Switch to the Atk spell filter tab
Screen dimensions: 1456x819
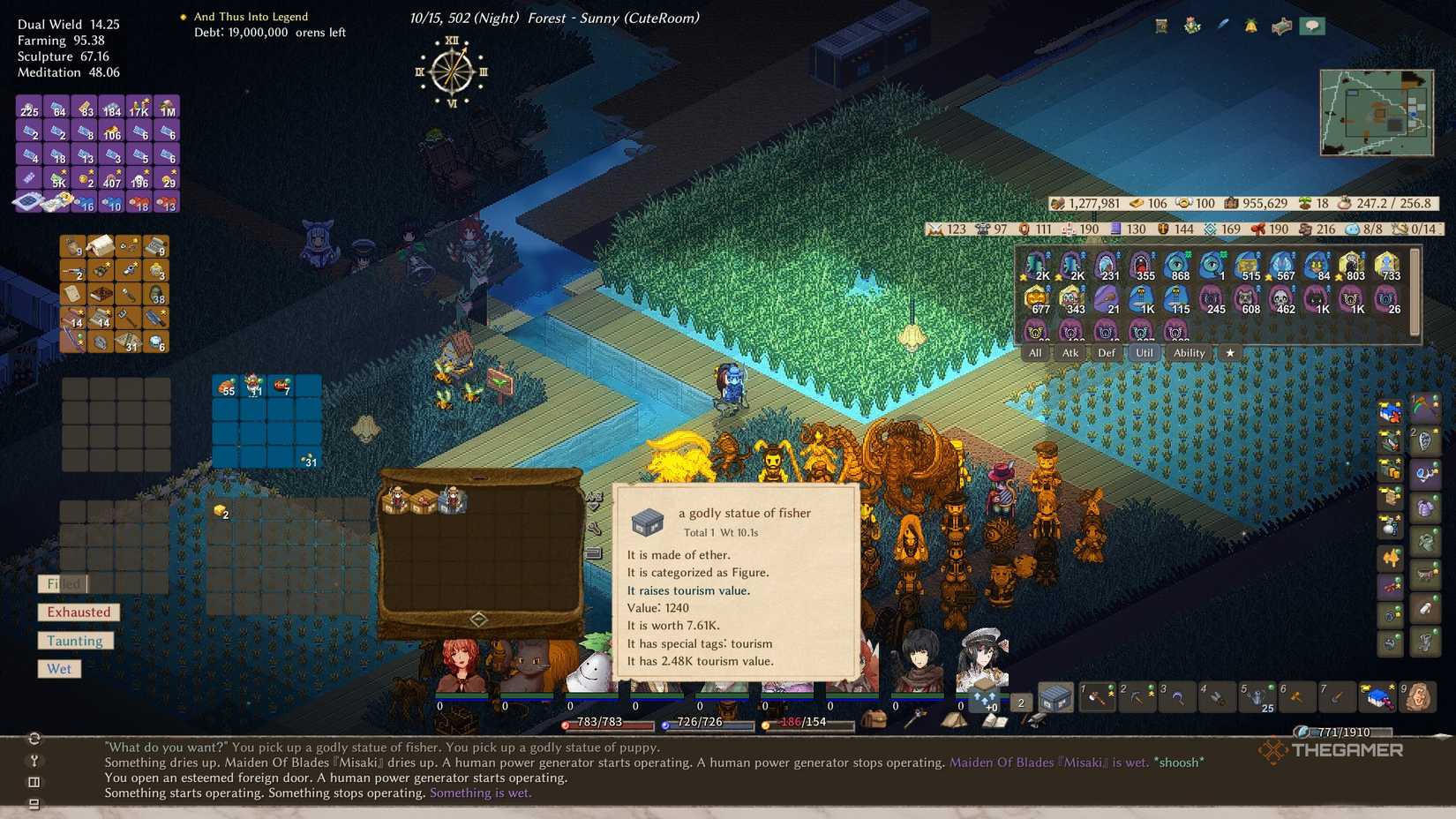1069,353
